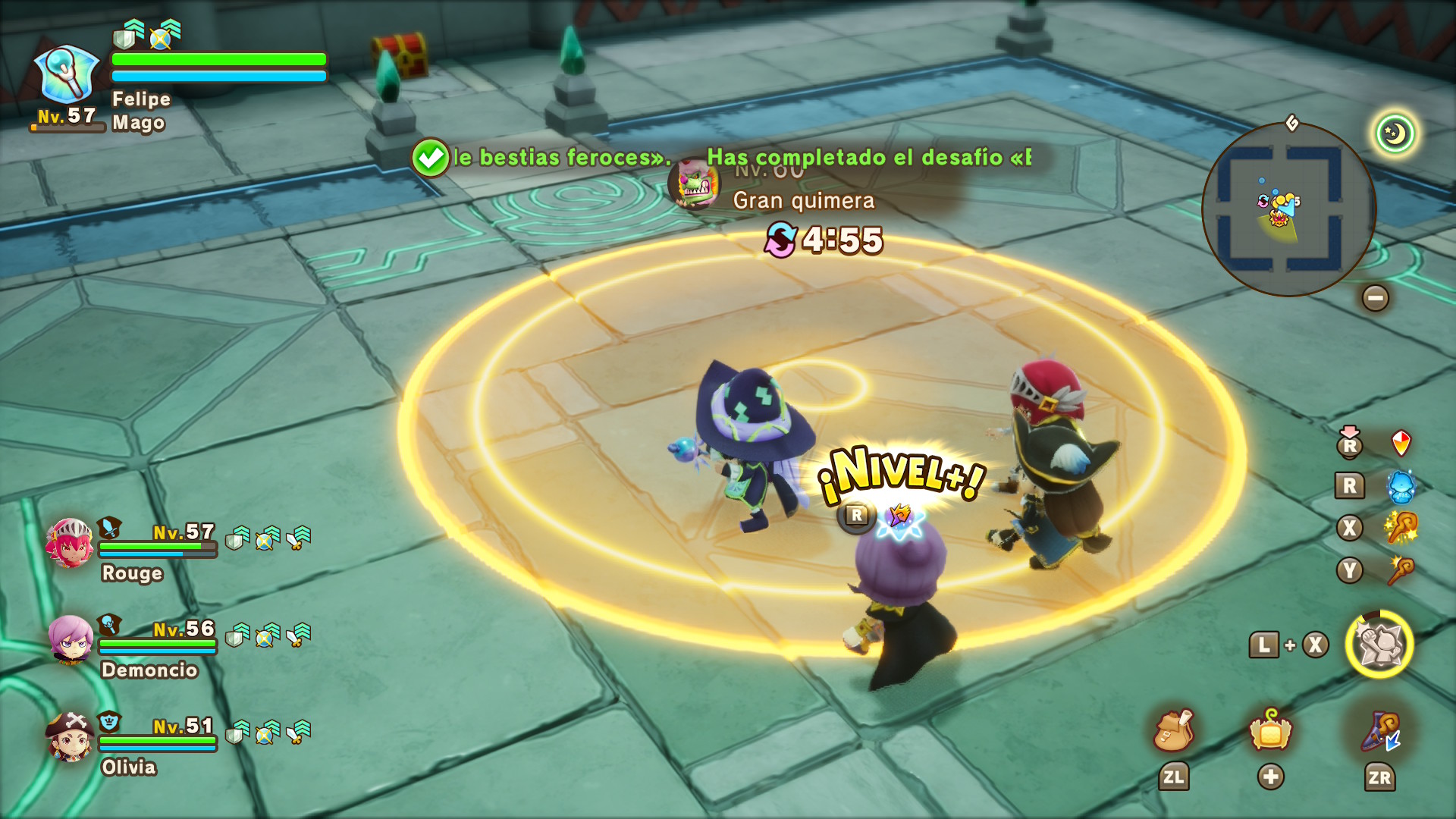The image size is (1456, 819).
Task: Select Felipe's Mago class portrait
Action: [x=67, y=76]
